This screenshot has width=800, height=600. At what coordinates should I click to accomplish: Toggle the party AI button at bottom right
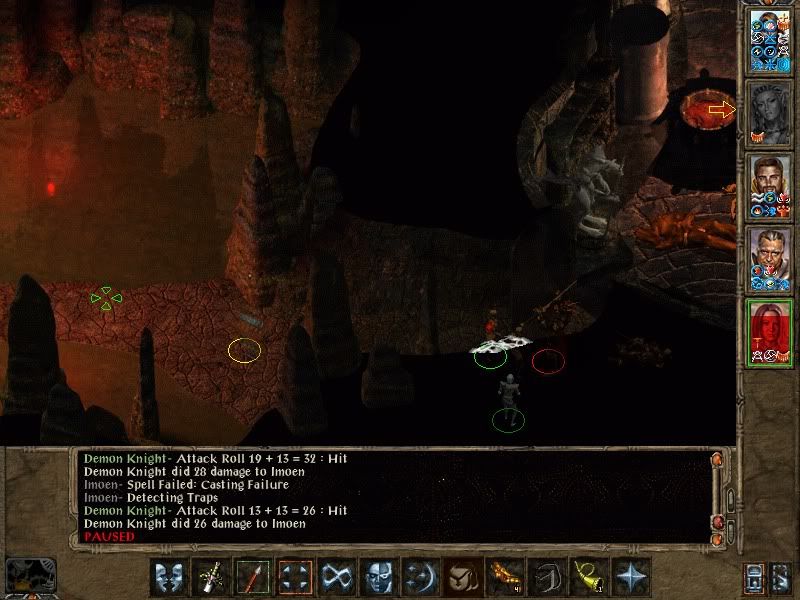pos(779,578)
